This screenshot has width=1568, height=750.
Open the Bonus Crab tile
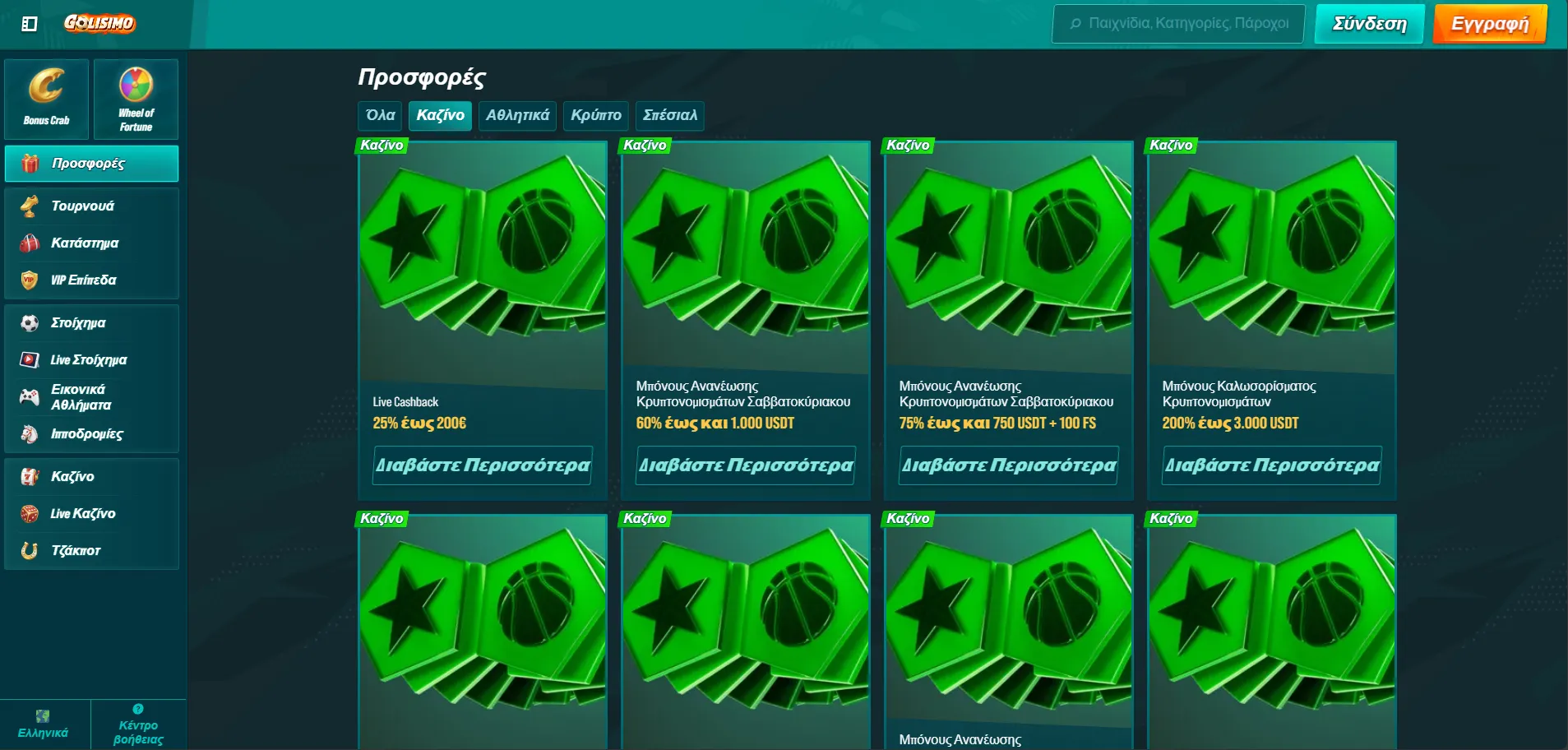47,99
